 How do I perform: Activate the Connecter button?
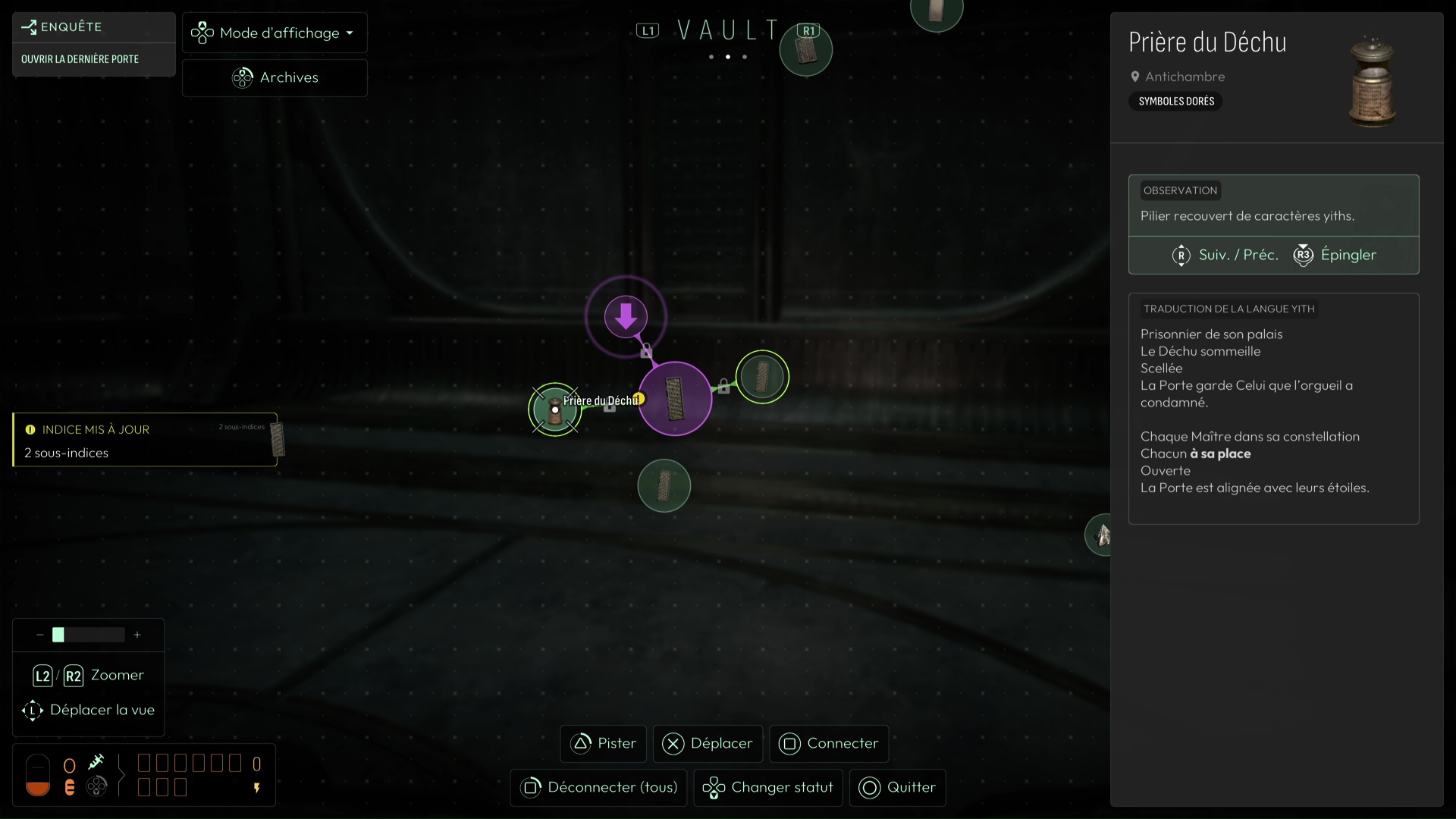click(x=829, y=743)
